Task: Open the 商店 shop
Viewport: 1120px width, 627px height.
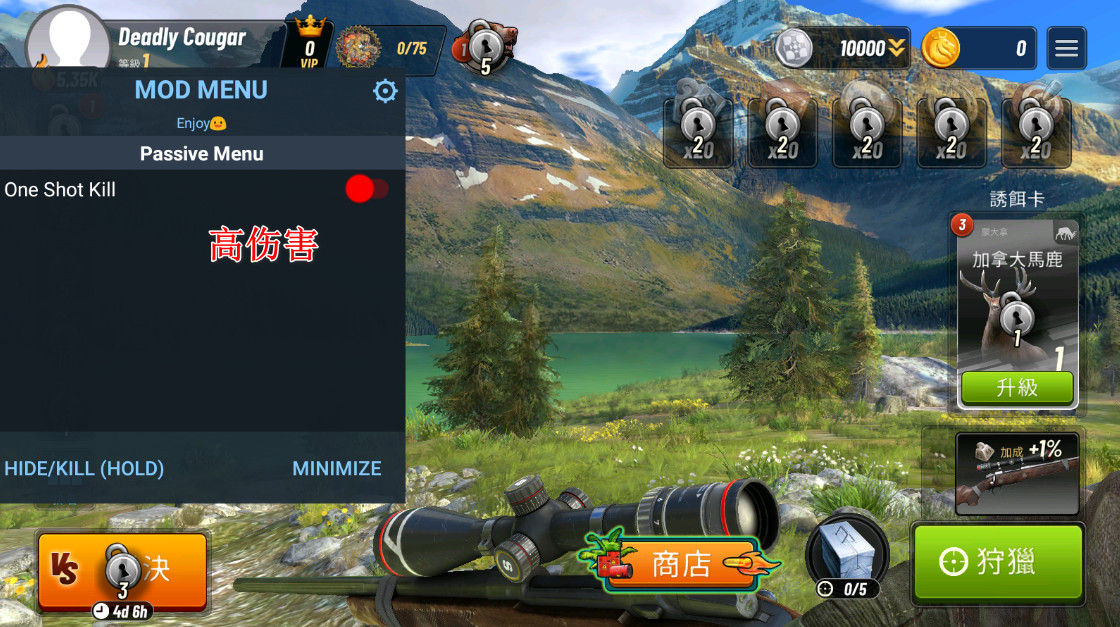Action: tap(680, 564)
